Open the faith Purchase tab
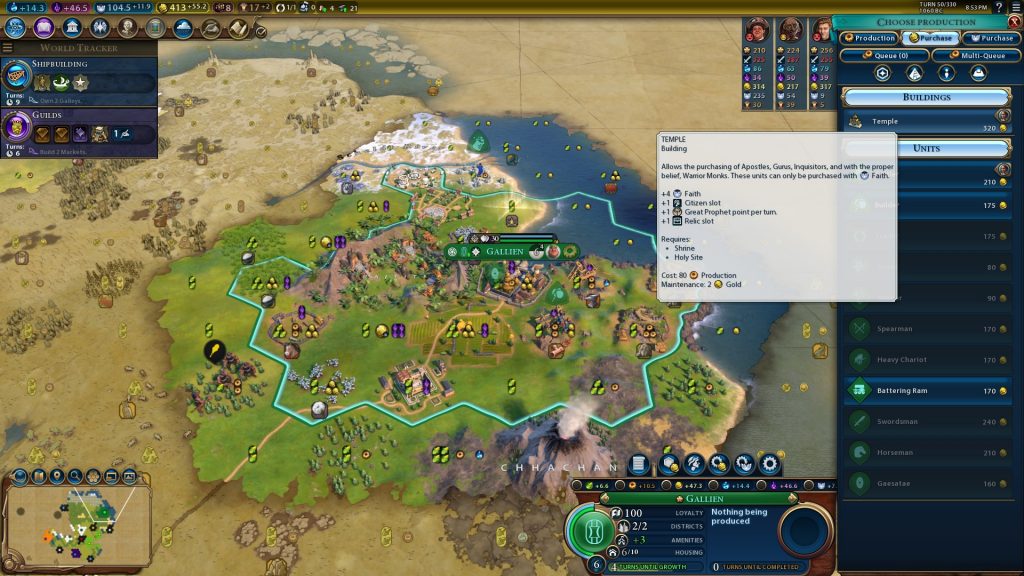Screen dimensions: 1024x576 click(x=991, y=38)
